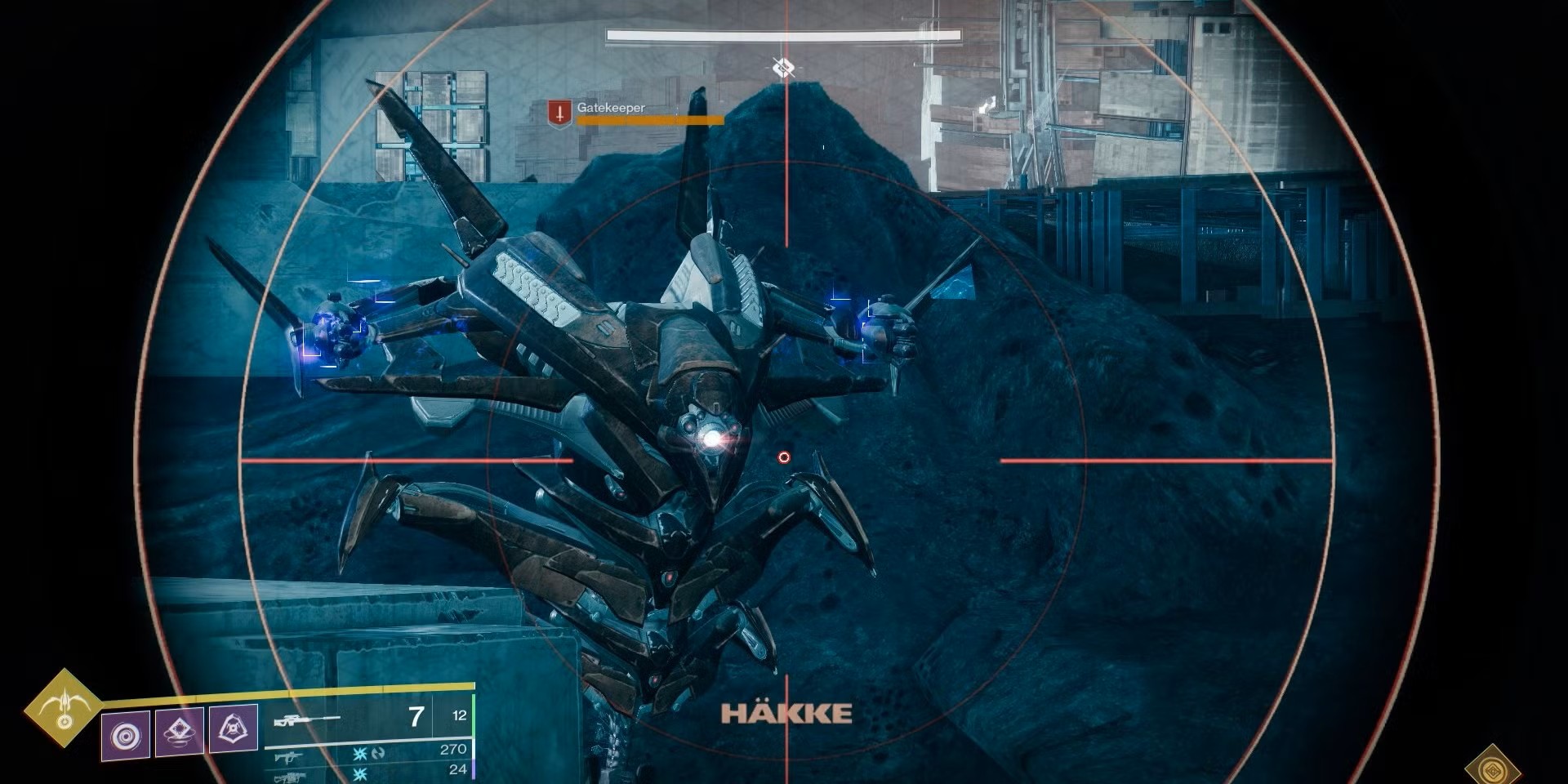This screenshot has height=784, width=1568.
Task: Select the purple hooded melee ability icon
Action: coord(234,727)
